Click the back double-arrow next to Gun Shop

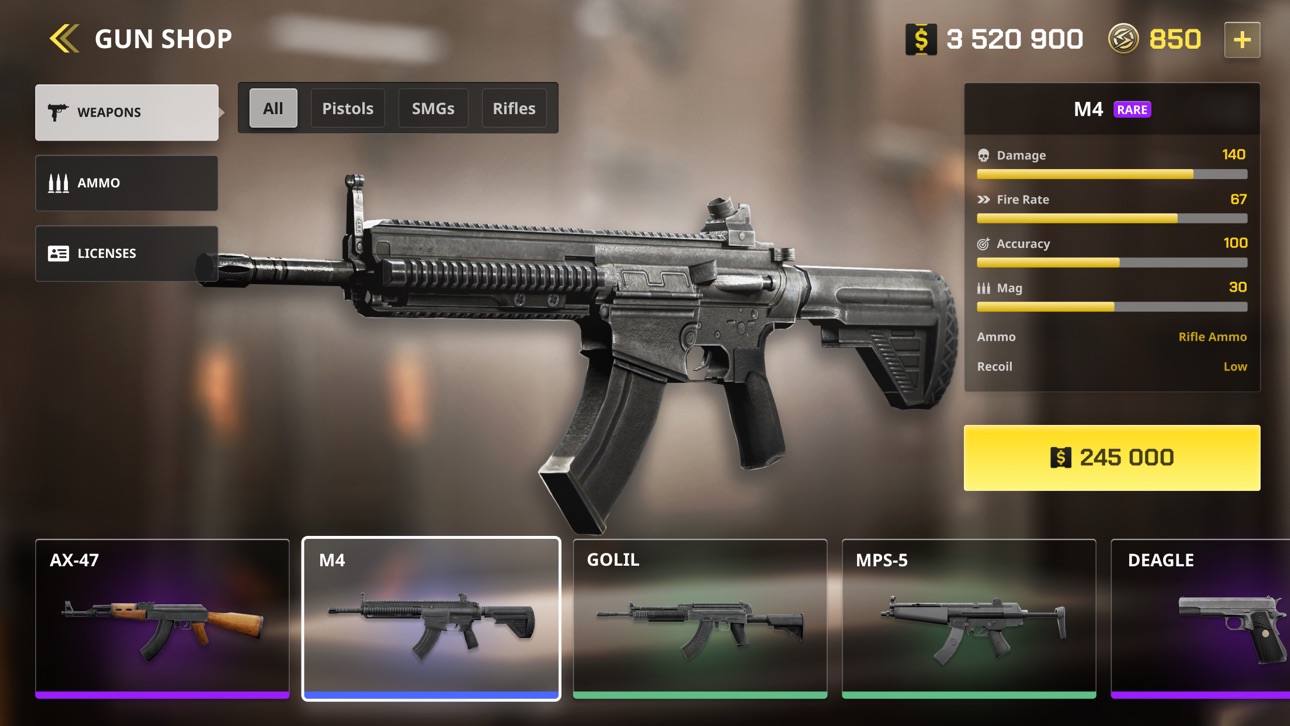63,38
